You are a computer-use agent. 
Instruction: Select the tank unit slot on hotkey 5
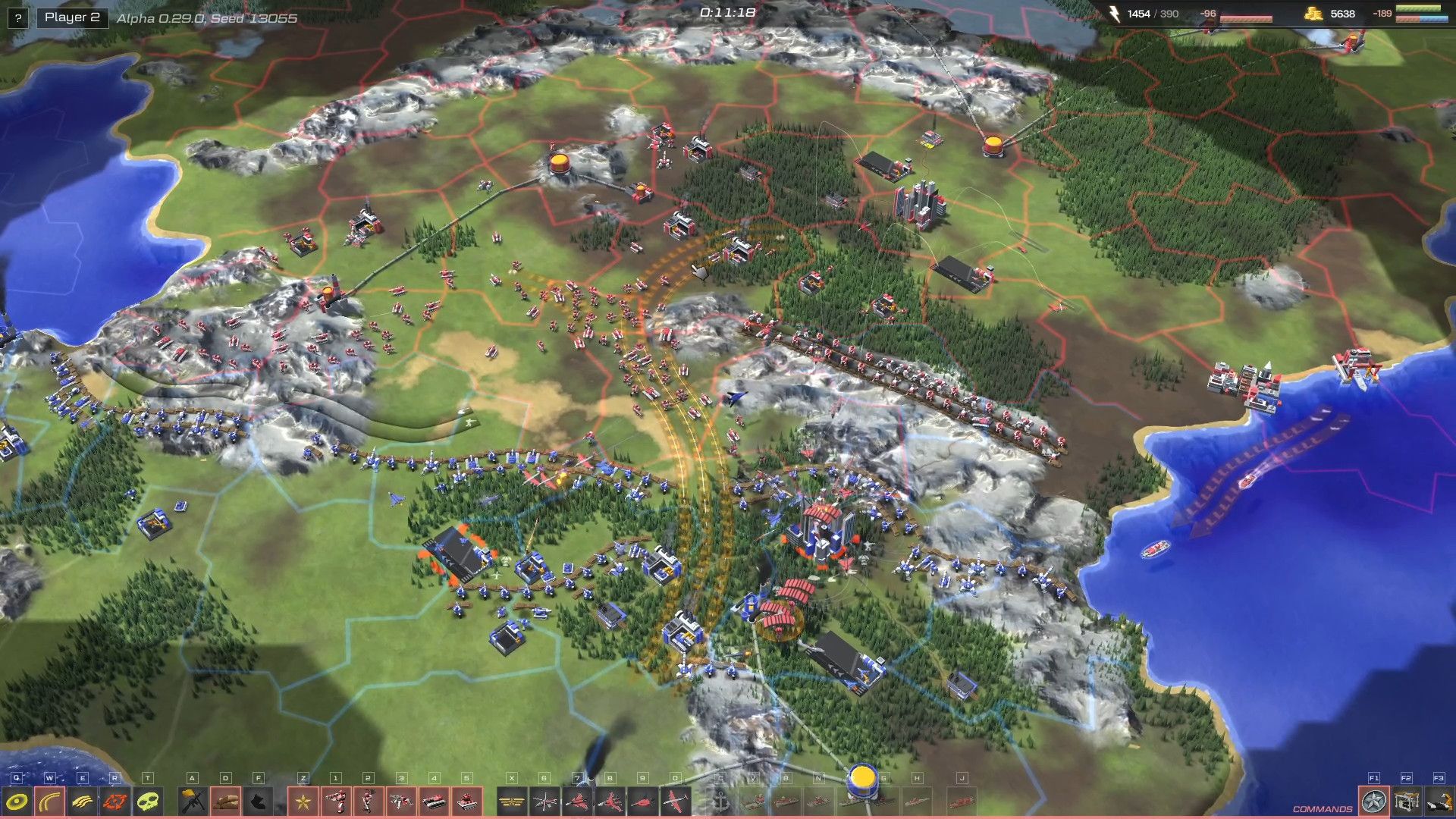point(467,801)
